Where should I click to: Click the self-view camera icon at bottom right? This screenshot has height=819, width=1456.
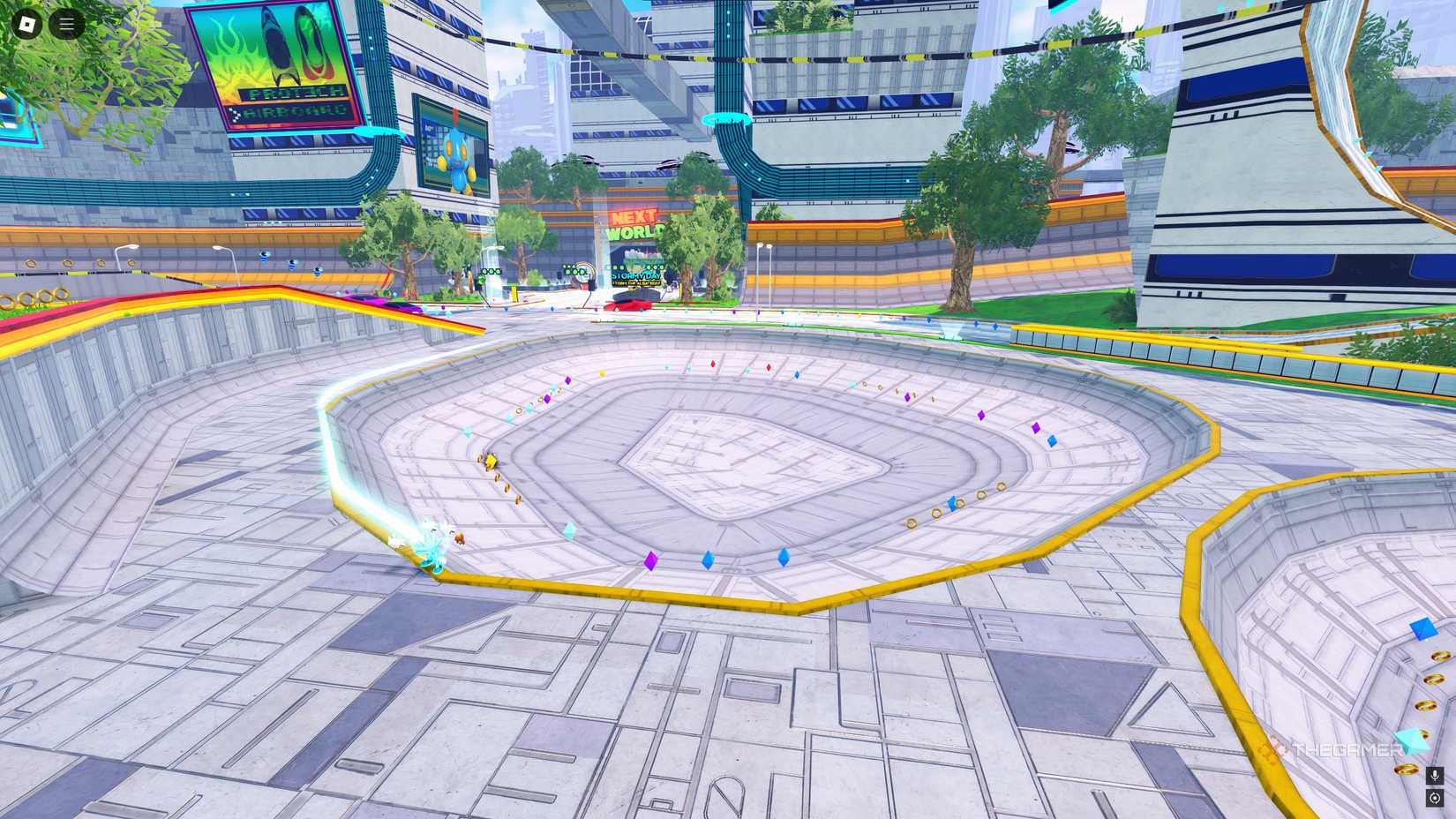click(x=1434, y=799)
